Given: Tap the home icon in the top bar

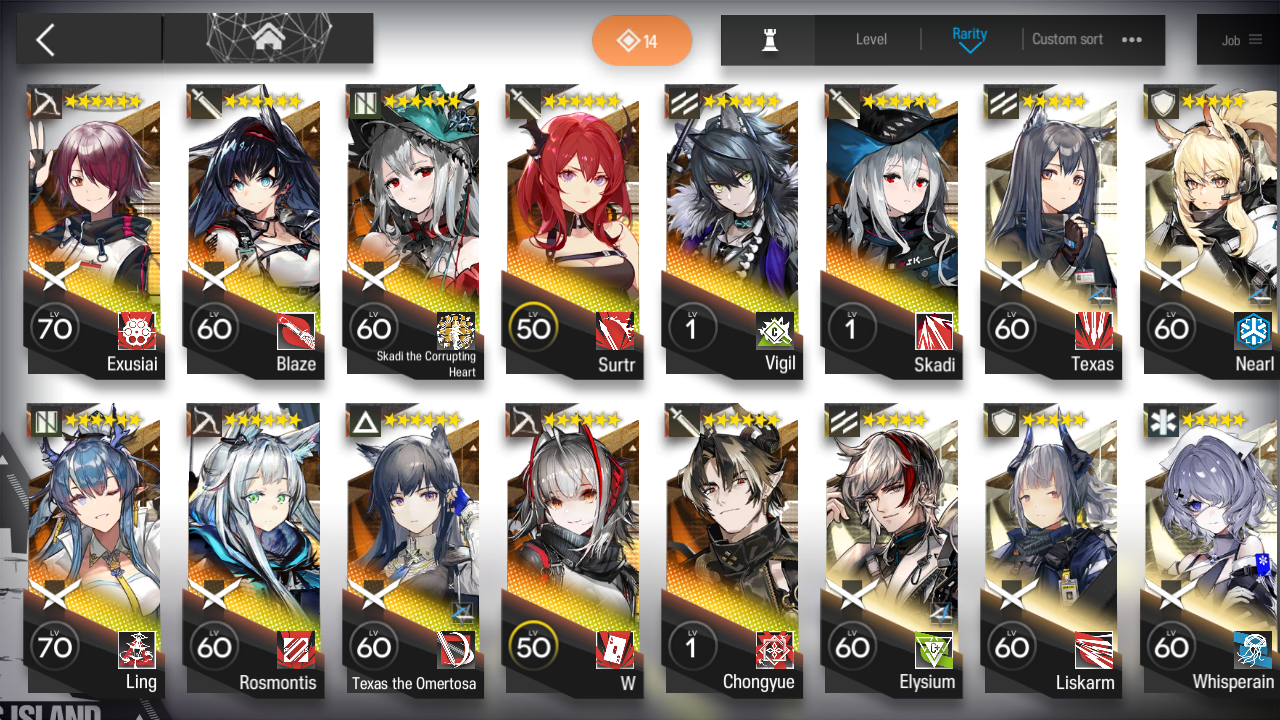Looking at the screenshot, I should tap(267, 36).
